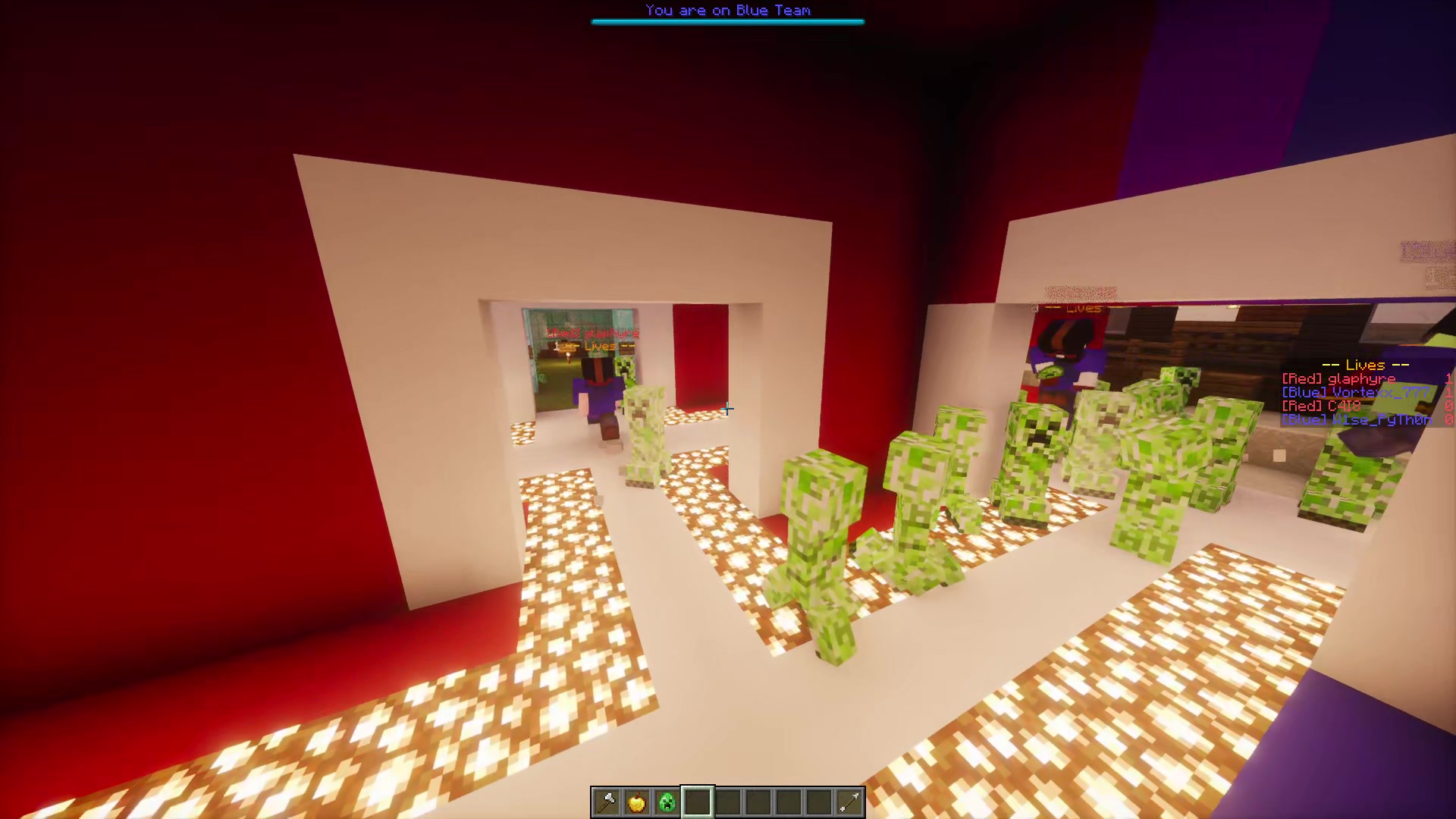Image resolution: width=1456 pixels, height=819 pixels.
Task: Click glaphyre's floating nametag in the doorway
Action: (591, 332)
